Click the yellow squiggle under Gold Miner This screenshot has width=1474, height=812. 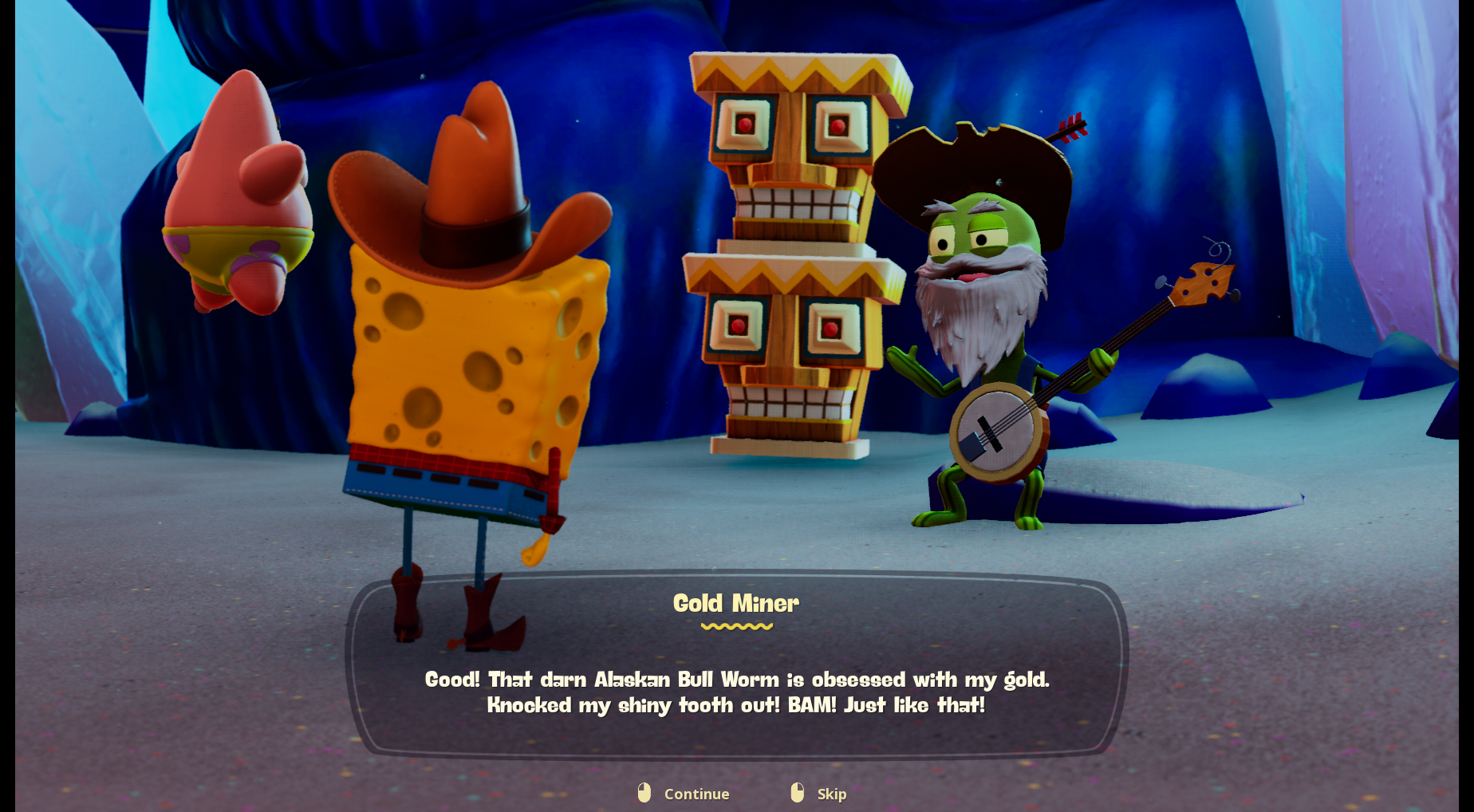(x=736, y=627)
